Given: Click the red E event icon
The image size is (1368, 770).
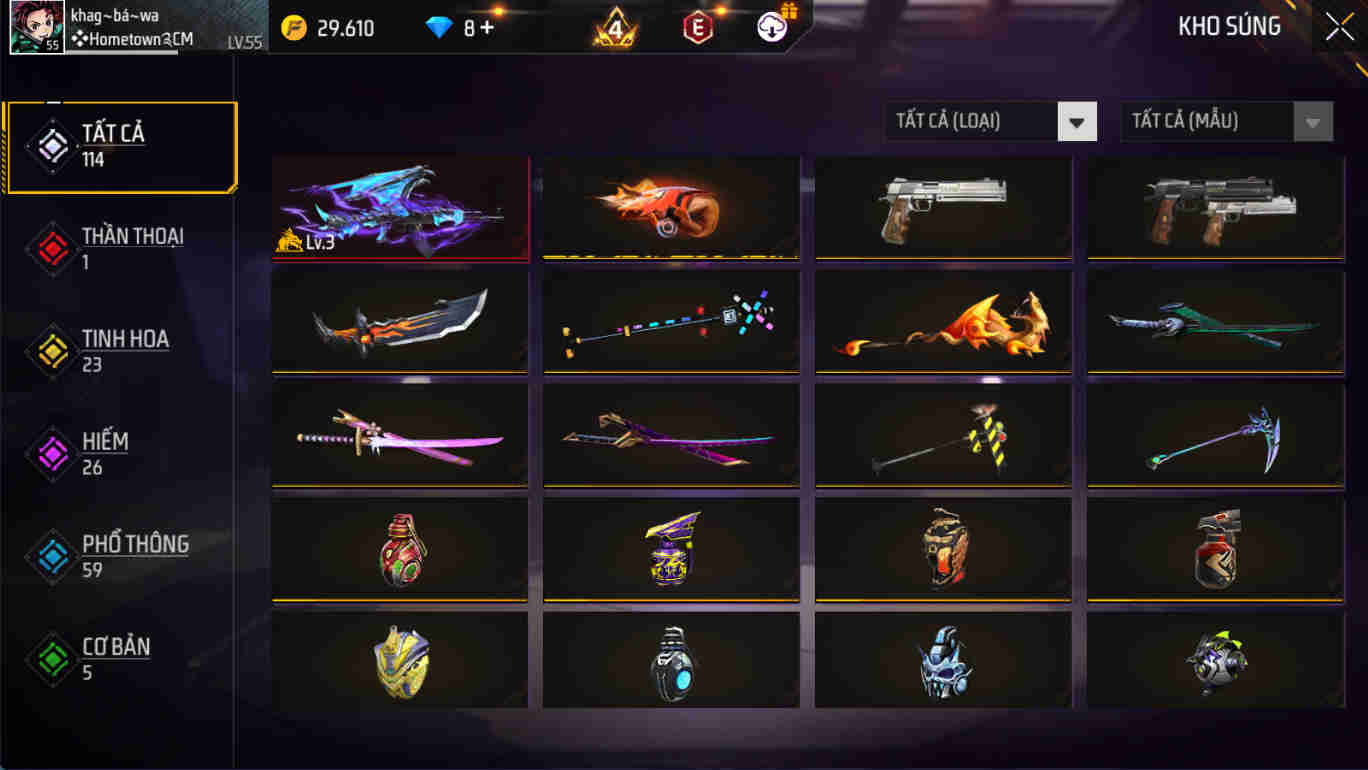Looking at the screenshot, I should (699, 28).
